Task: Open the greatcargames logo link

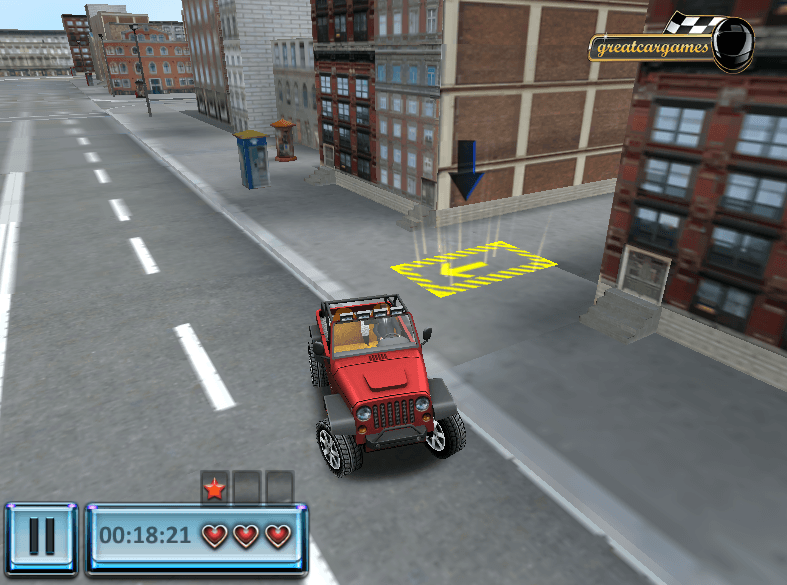Action: 668,45
